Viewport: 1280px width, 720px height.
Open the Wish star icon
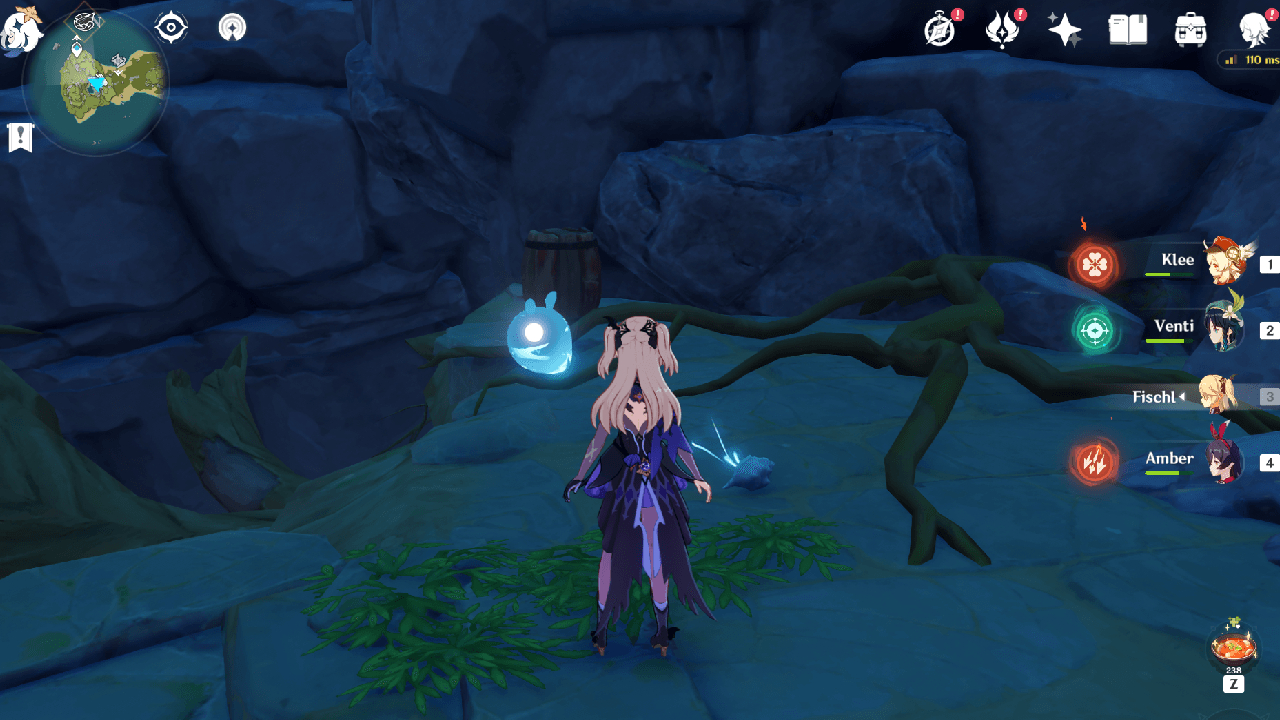coord(1064,30)
